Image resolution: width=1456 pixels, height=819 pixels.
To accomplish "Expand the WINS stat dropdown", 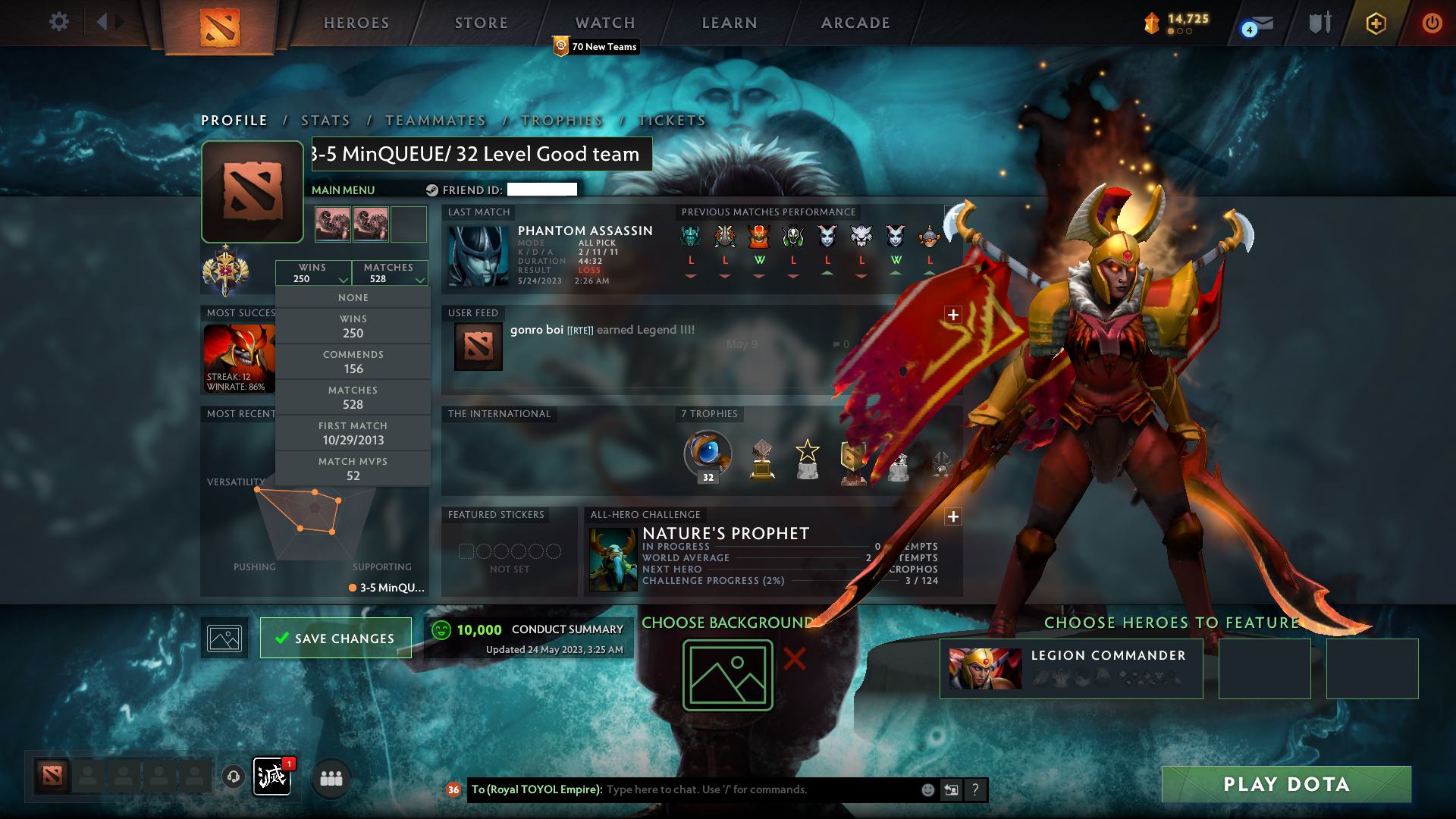I will 314,273.
